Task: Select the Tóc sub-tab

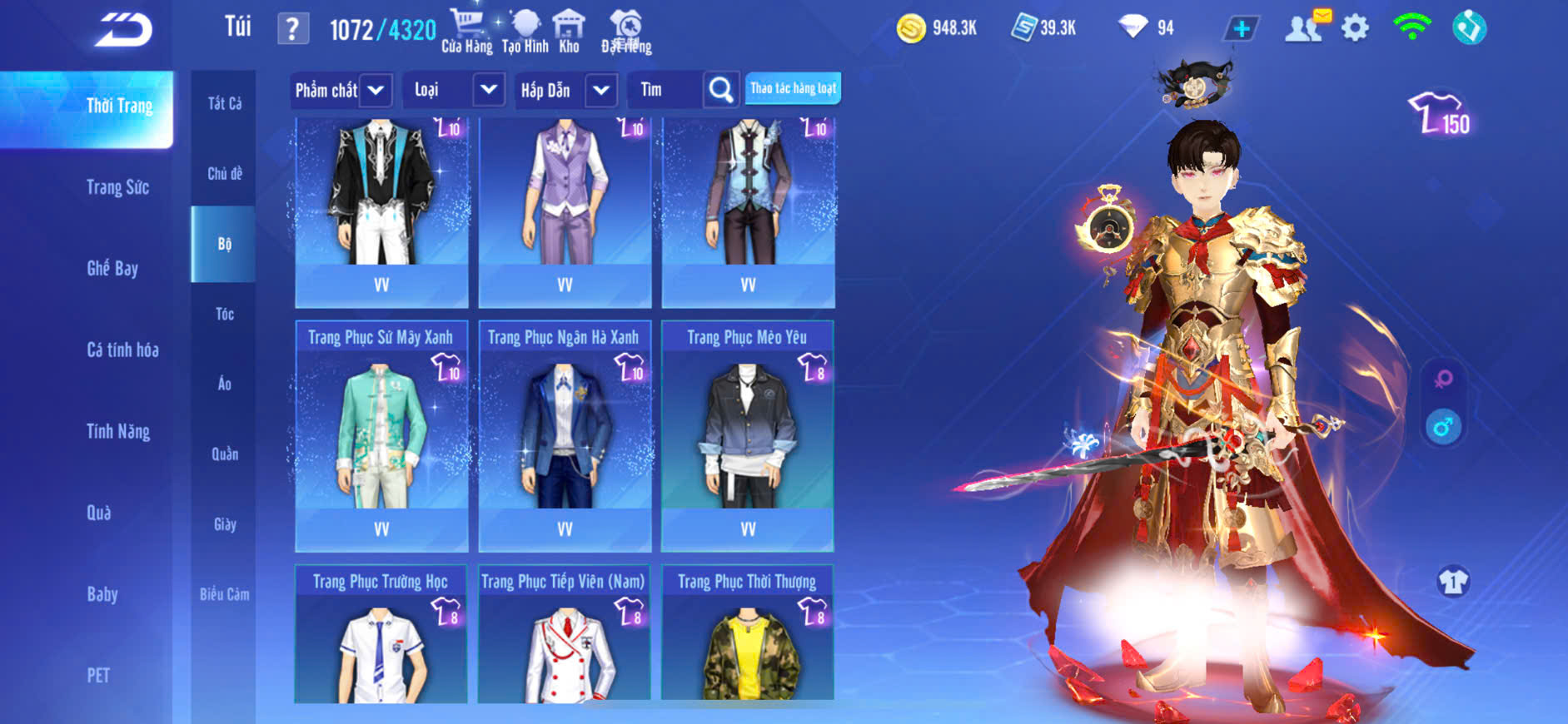Action: click(224, 314)
